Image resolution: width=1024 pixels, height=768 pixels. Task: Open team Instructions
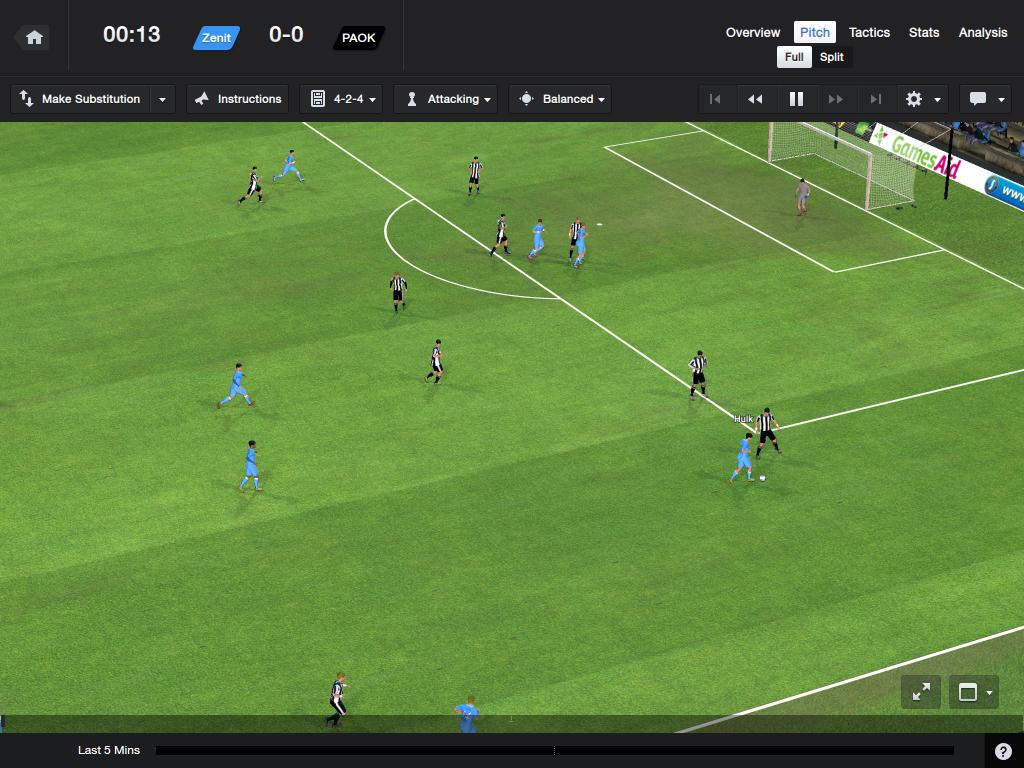[x=238, y=99]
